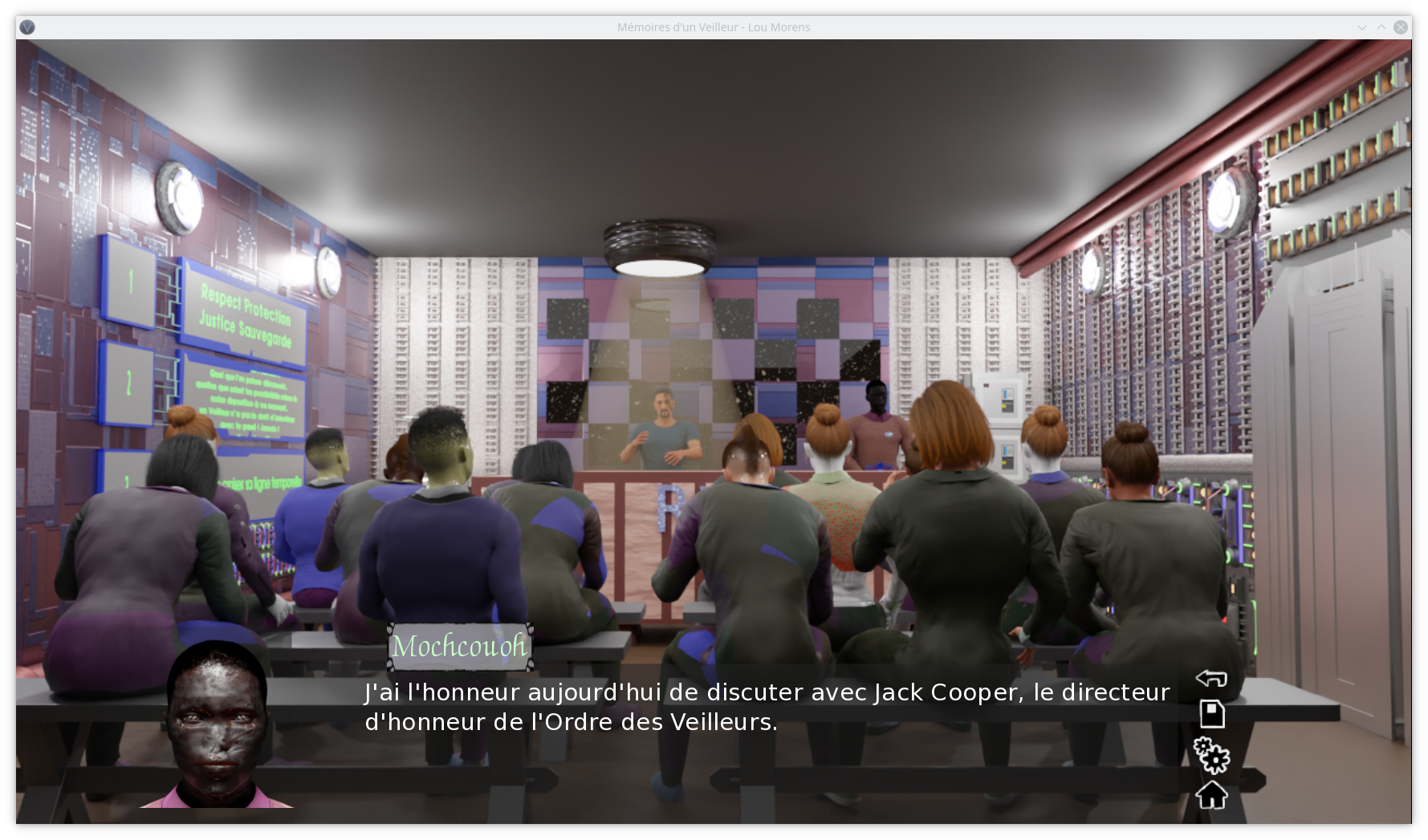Open settings with the gears icon

coord(1211,755)
